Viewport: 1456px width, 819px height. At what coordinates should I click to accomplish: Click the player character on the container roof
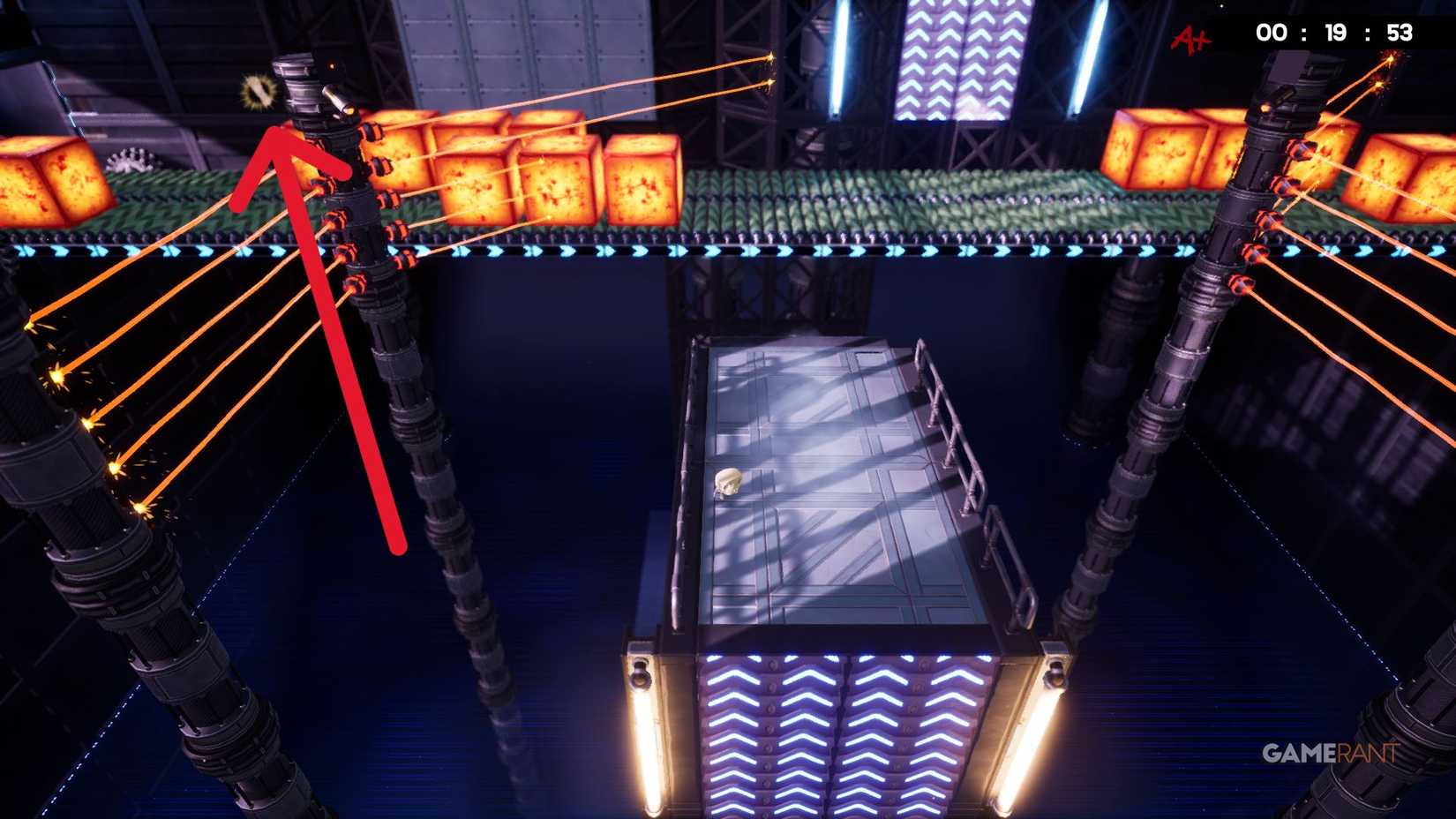(x=729, y=482)
